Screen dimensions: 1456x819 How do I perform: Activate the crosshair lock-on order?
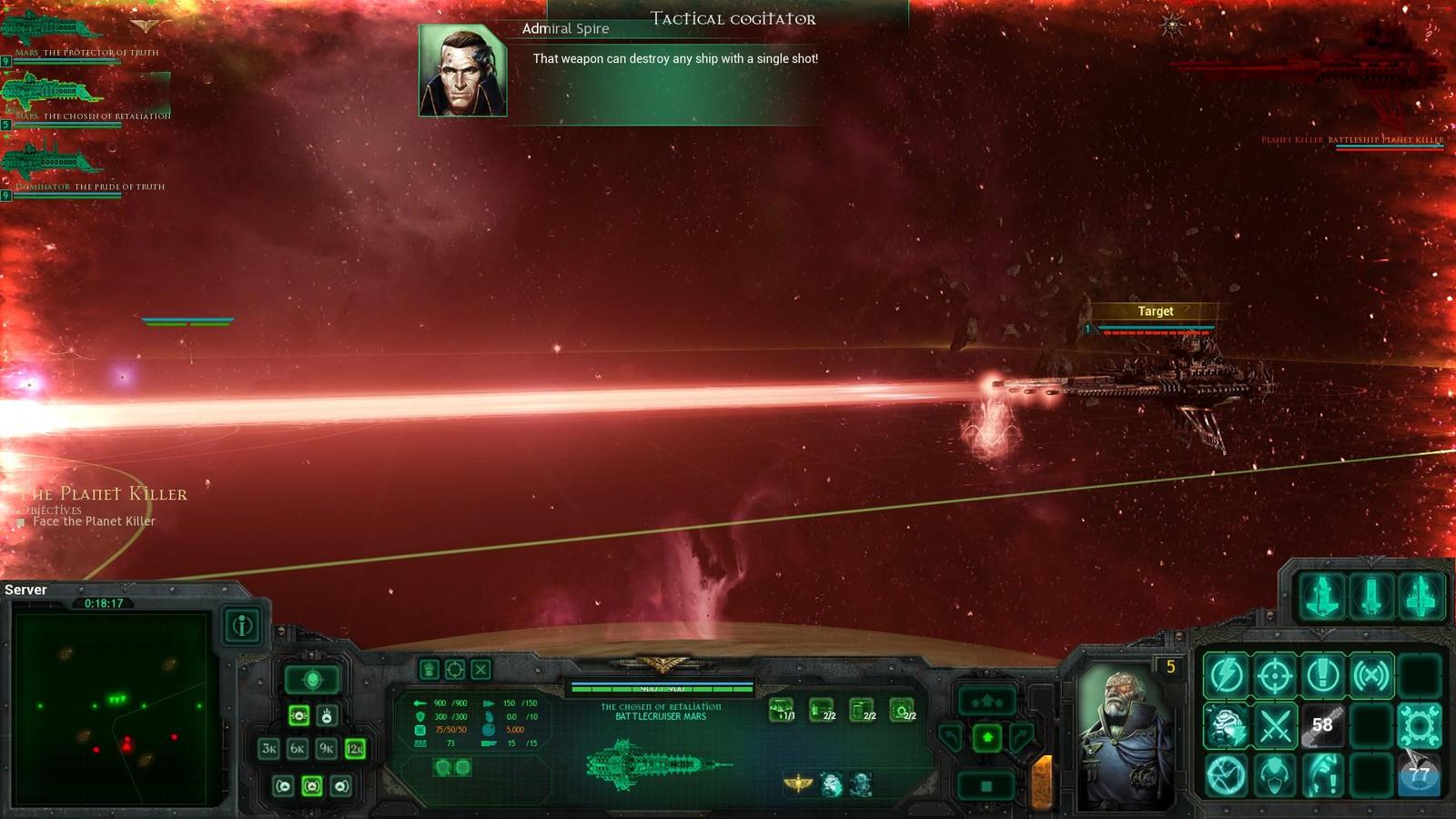pyautogui.click(x=1275, y=675)
